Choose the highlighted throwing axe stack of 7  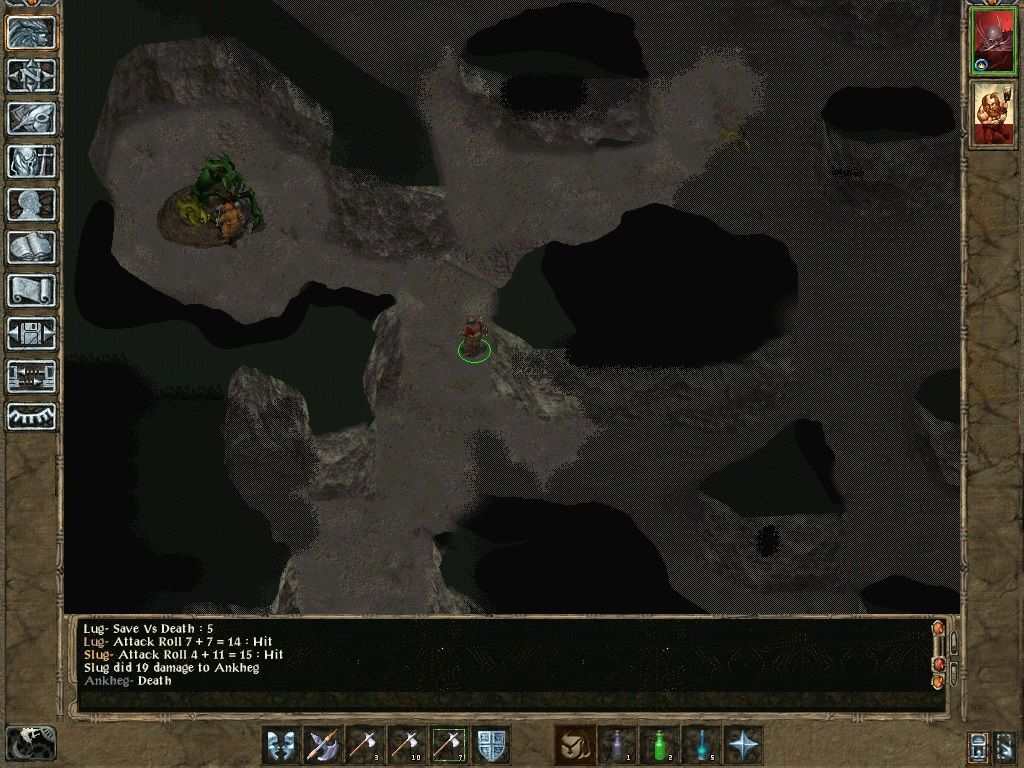(449, 745)
